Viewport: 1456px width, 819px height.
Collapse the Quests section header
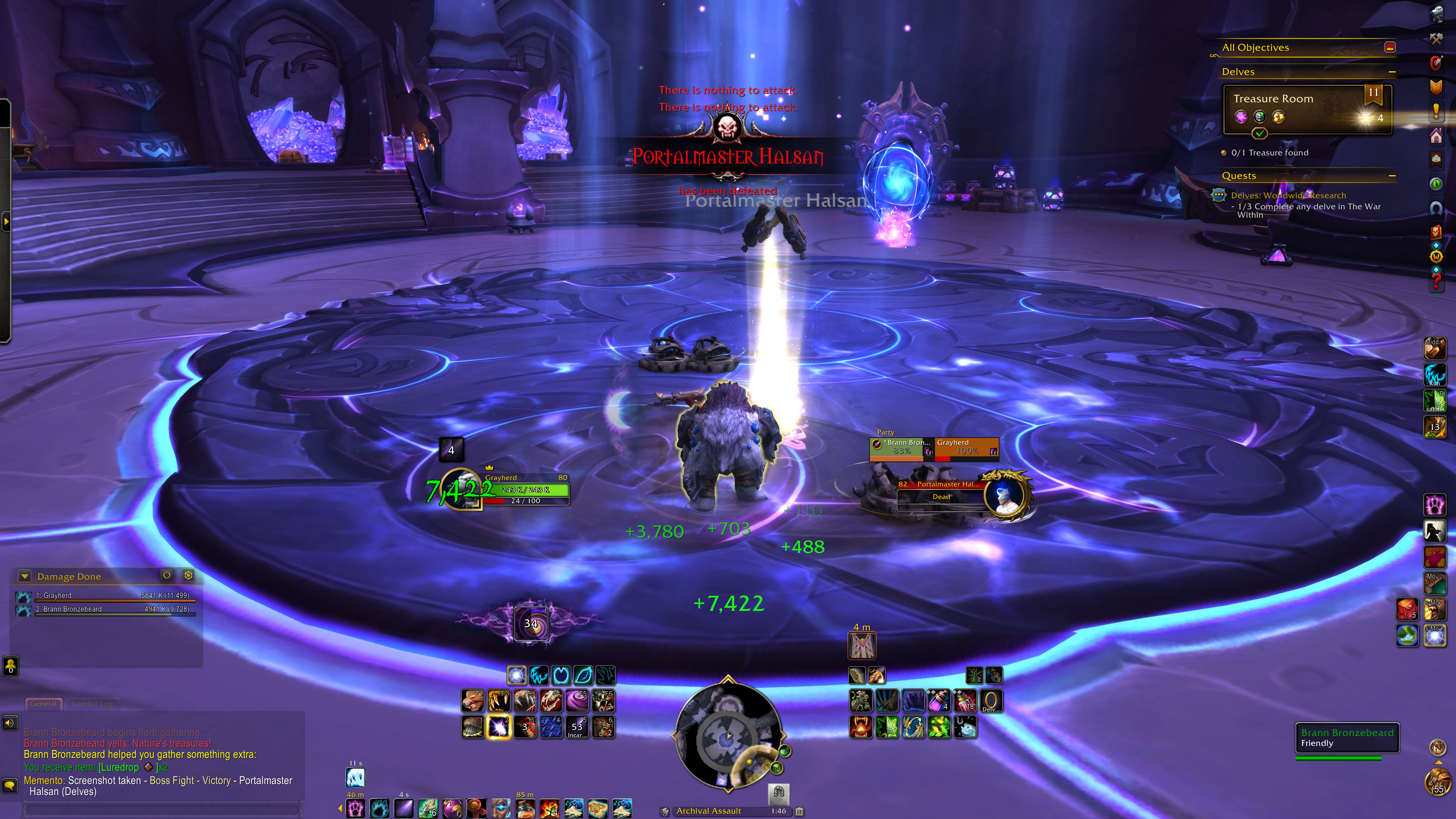(x=1392, y=176)
